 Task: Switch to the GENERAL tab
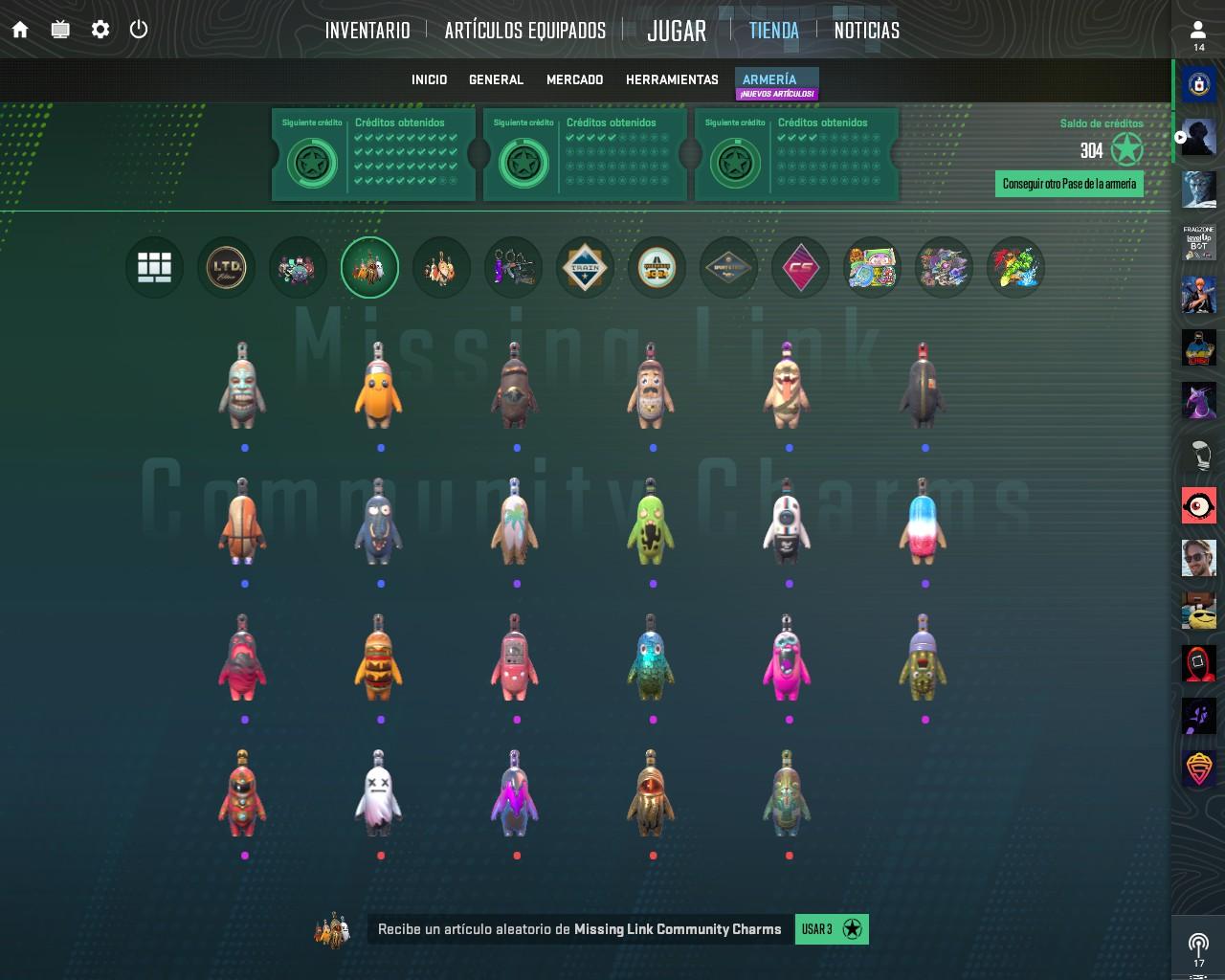point(496,79)
